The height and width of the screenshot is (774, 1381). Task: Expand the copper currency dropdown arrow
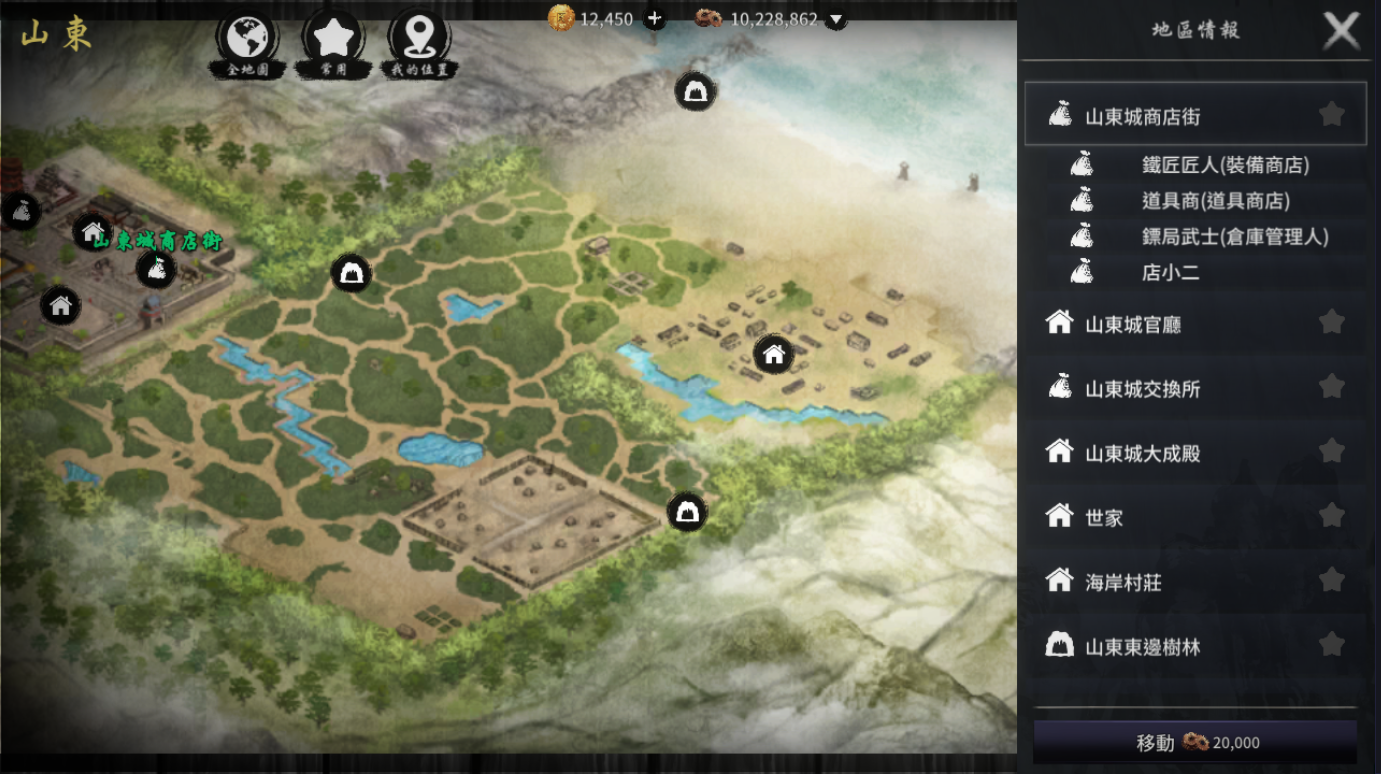[836, 19]
